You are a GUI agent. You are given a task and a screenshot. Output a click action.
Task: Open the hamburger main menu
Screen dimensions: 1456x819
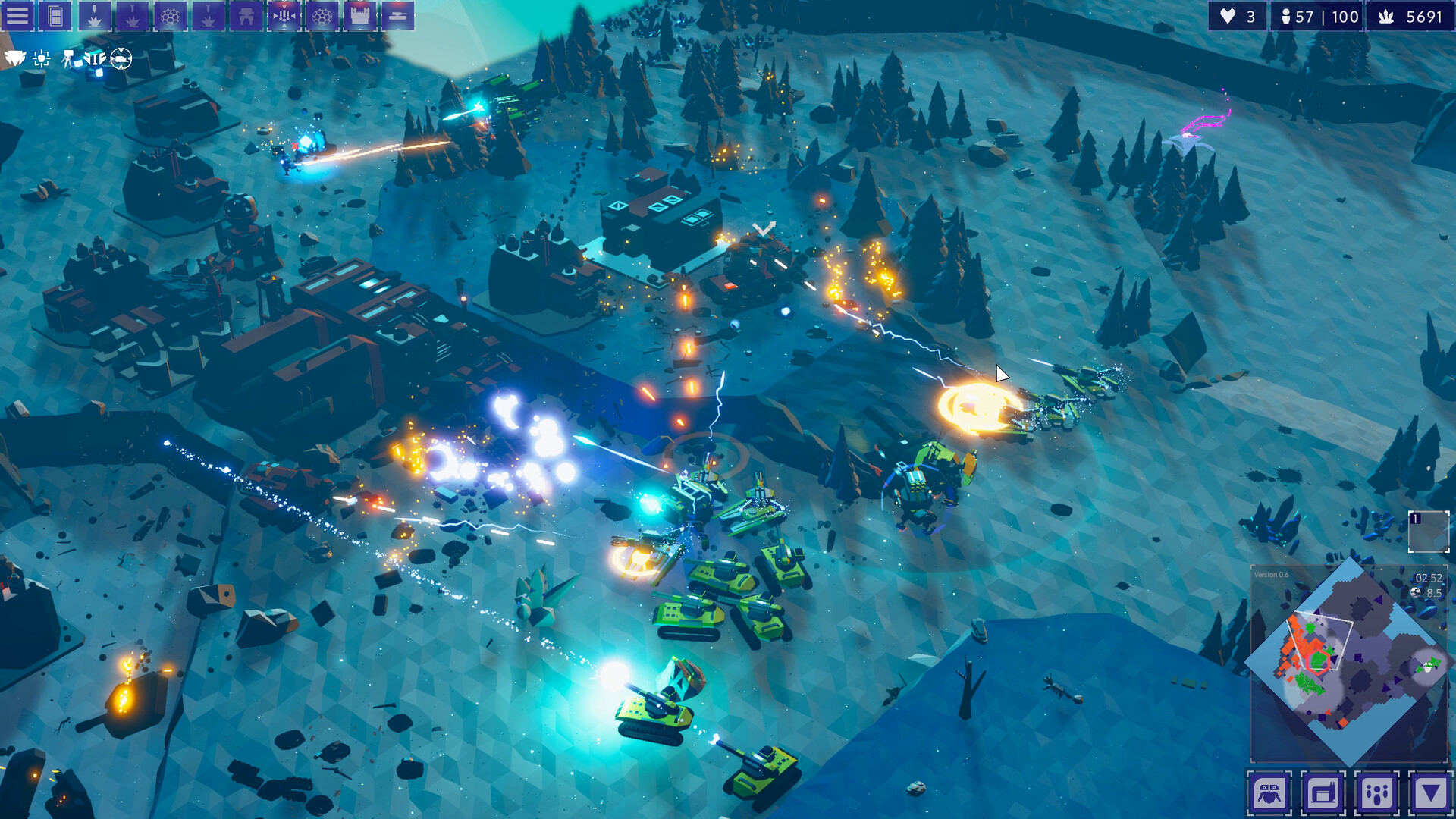(x=17, y=16)
